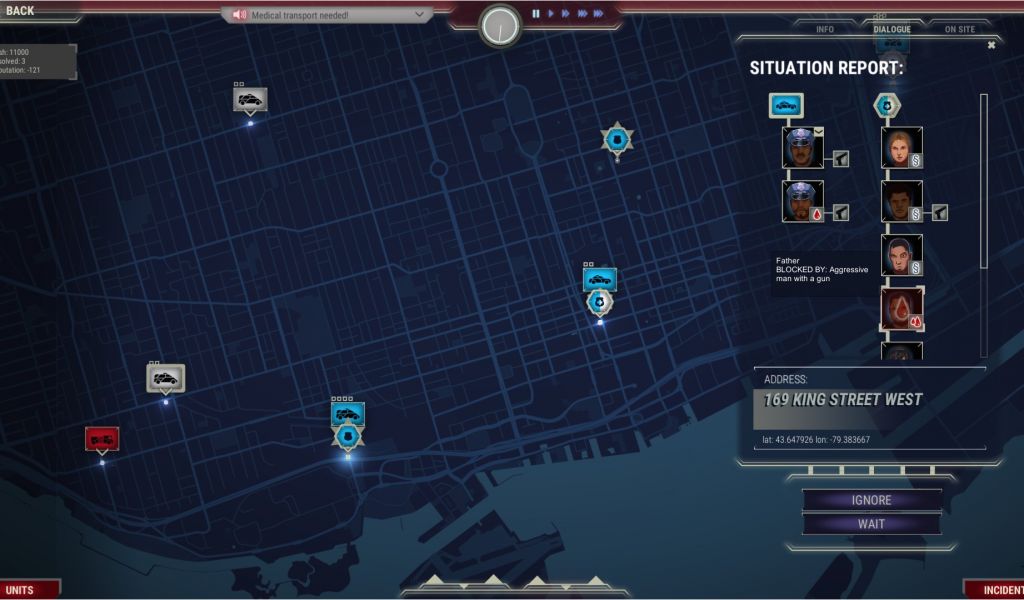Viewport: 1024px width, 600px height.
Task: Select the blue police car icon heading the report
Action: (x=785, y=105)
